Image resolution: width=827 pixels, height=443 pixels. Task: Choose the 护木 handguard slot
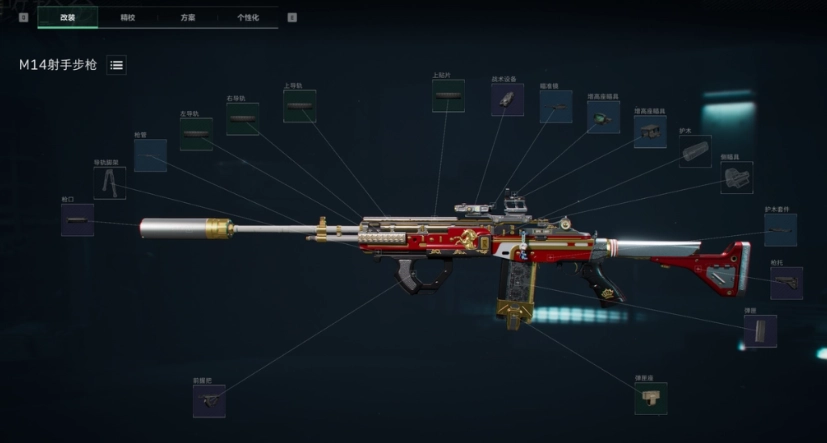[x=695, y=151]
